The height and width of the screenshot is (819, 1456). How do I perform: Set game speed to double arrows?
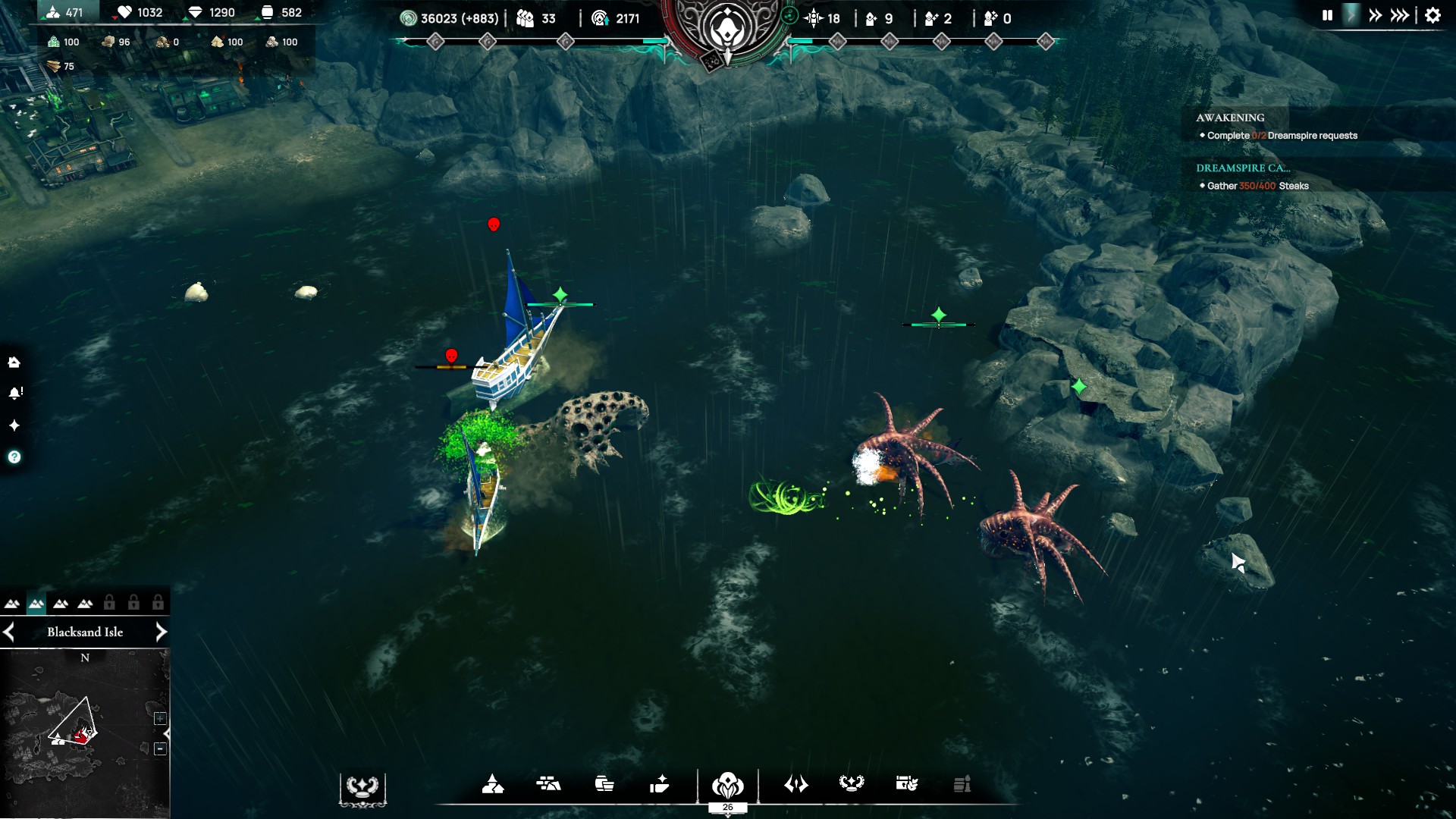coord(1375,15)
